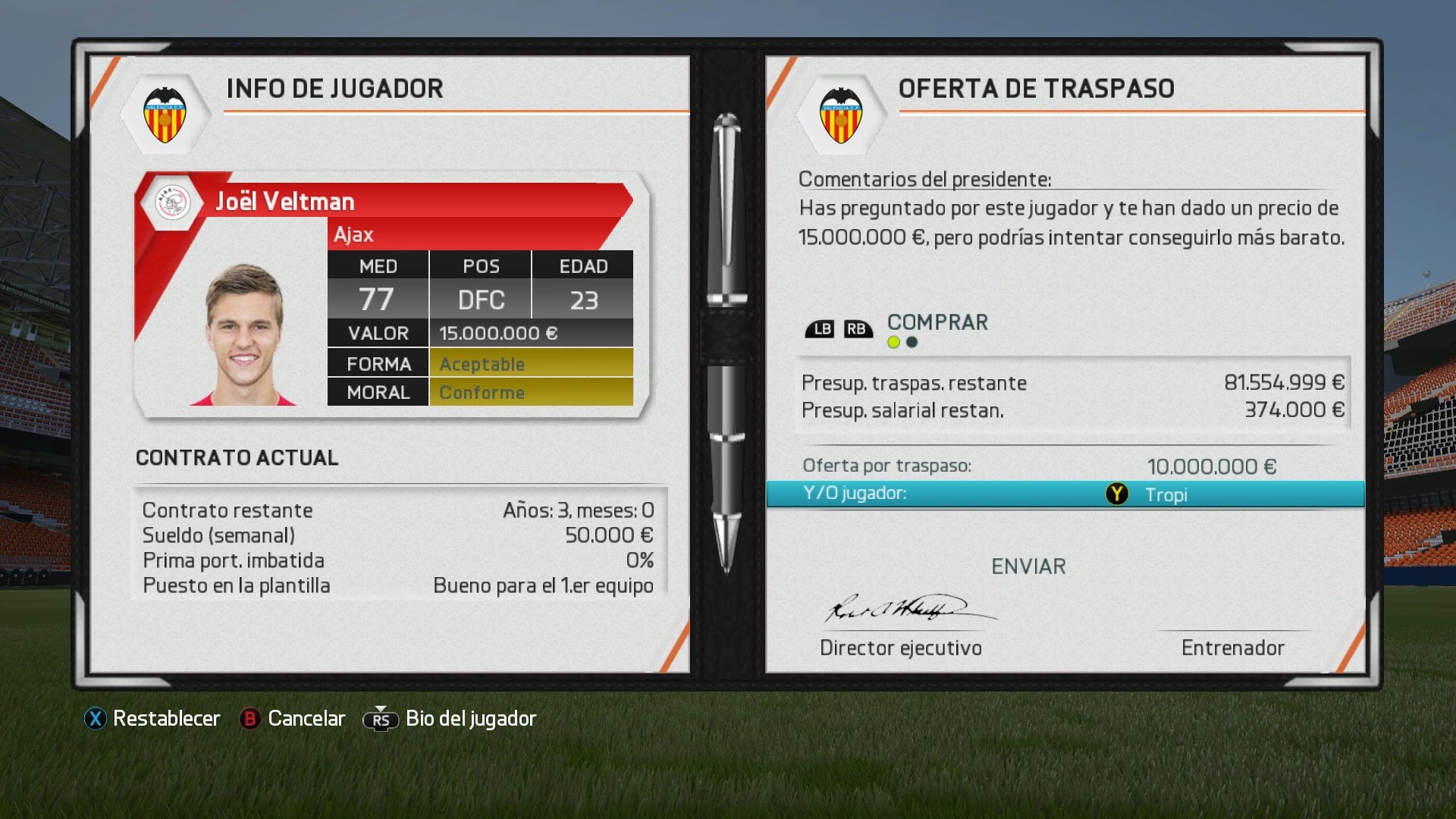This screenshot has width=1456, height=819.
Task: Select the player name Joël Veltman
Action: click(x=284, y=201)
